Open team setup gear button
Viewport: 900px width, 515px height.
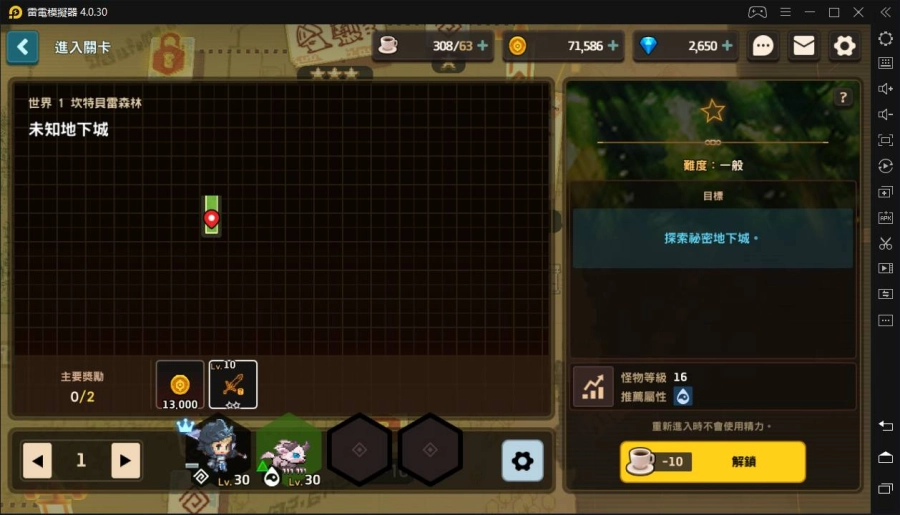coord(522,461)
